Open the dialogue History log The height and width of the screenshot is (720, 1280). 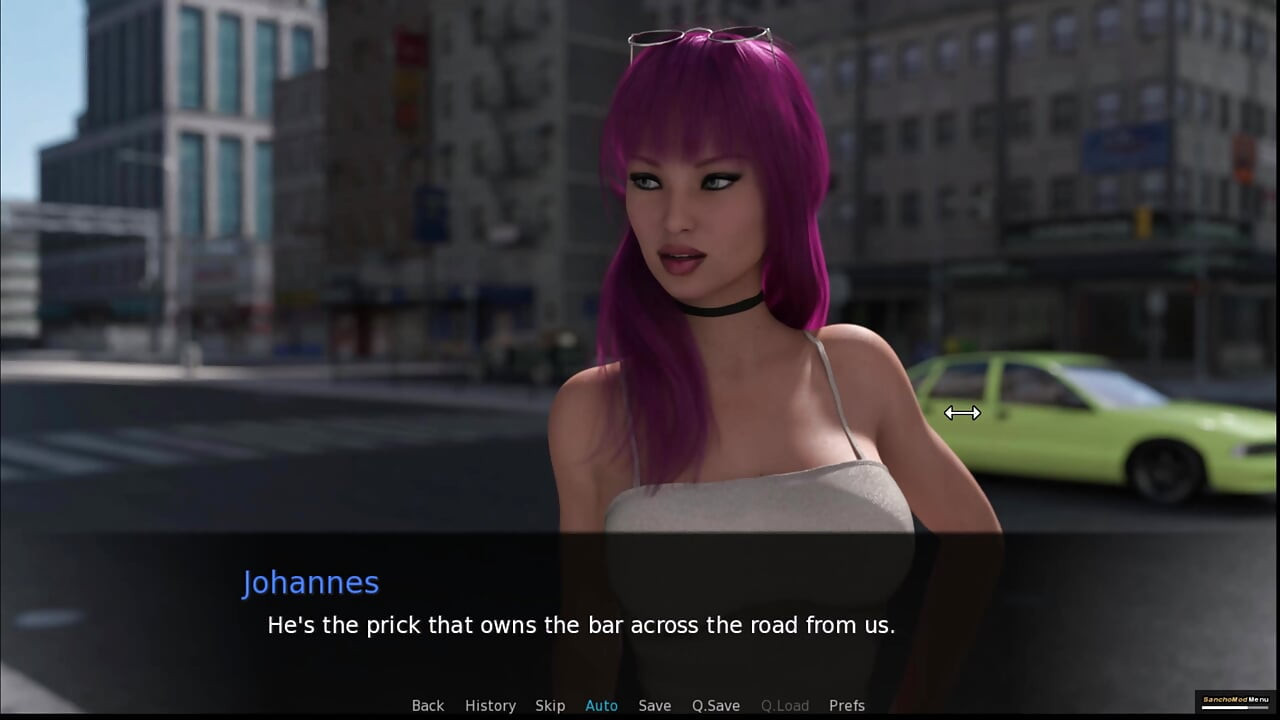point(490,706)
